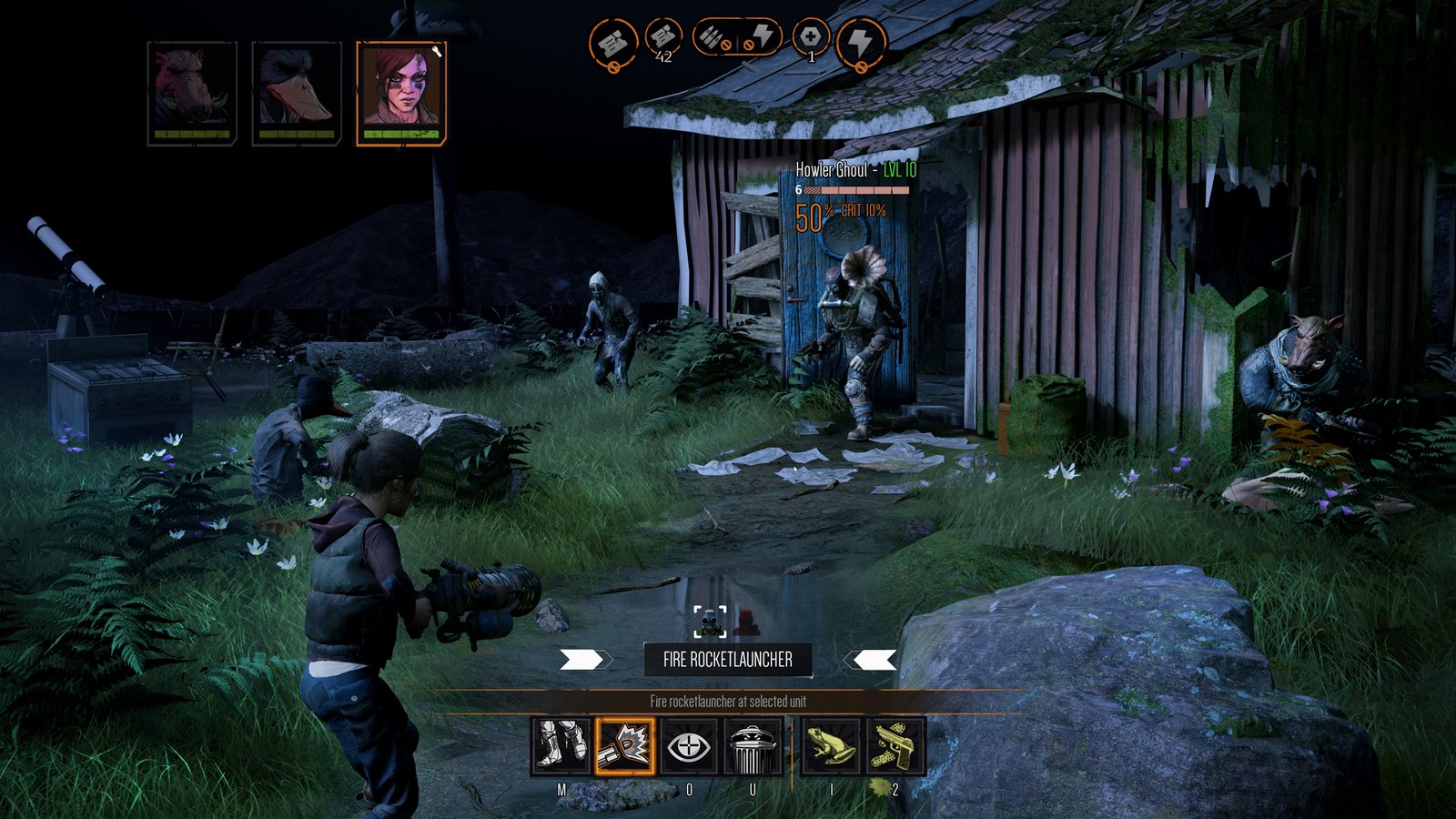Click the action points lightning icon top-right
The height and width of the screenshot is (819, 1456).
863,38
